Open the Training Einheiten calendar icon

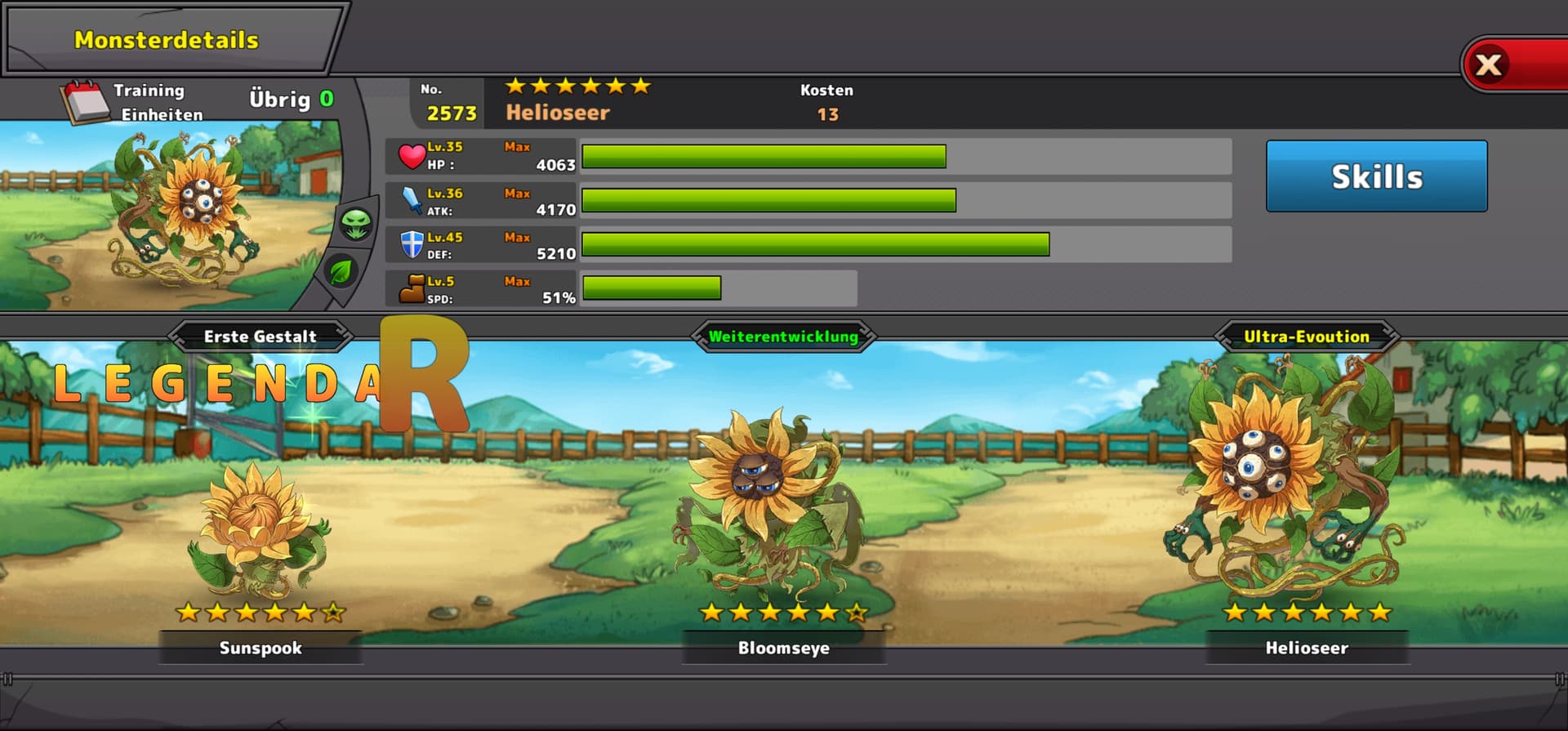(85, 102)
